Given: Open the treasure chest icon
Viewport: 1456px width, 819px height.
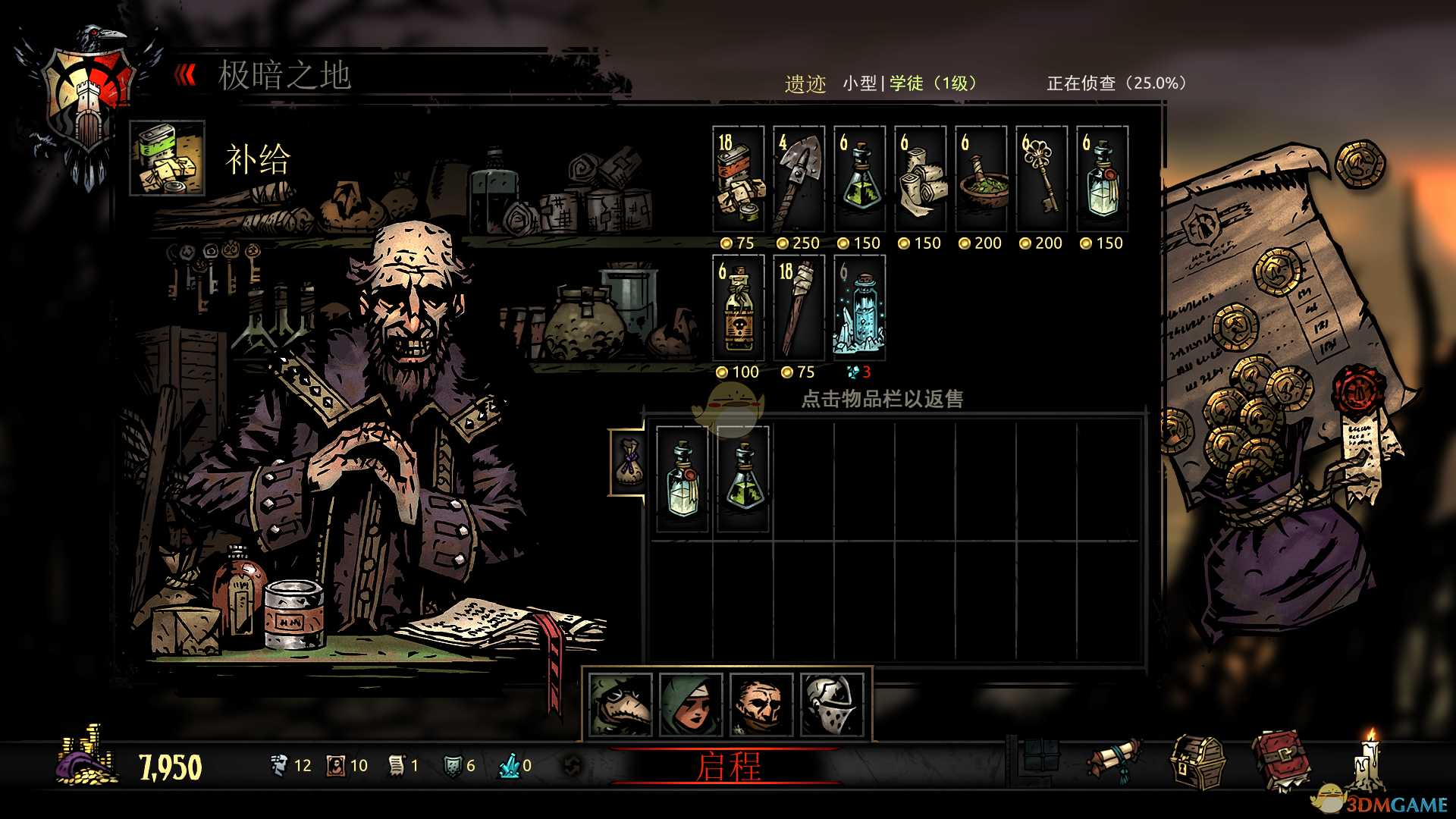Looking at the screenshot, I should pos(1197,762).
